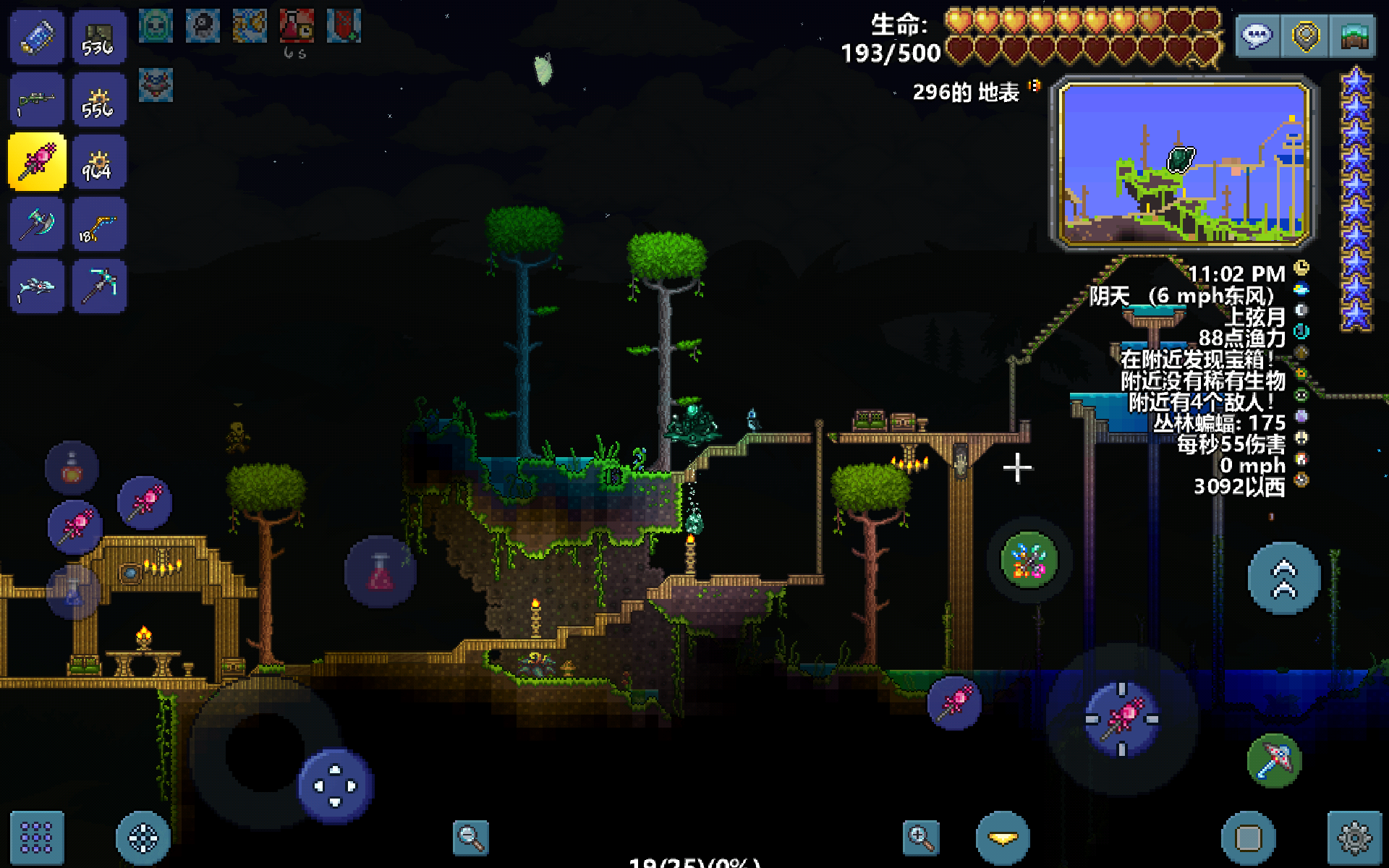The height and width of the screenshot is (868, 1389).
Task: Select the golden boomerang slot
Action: pyautogui.click(x=99, y=224)
